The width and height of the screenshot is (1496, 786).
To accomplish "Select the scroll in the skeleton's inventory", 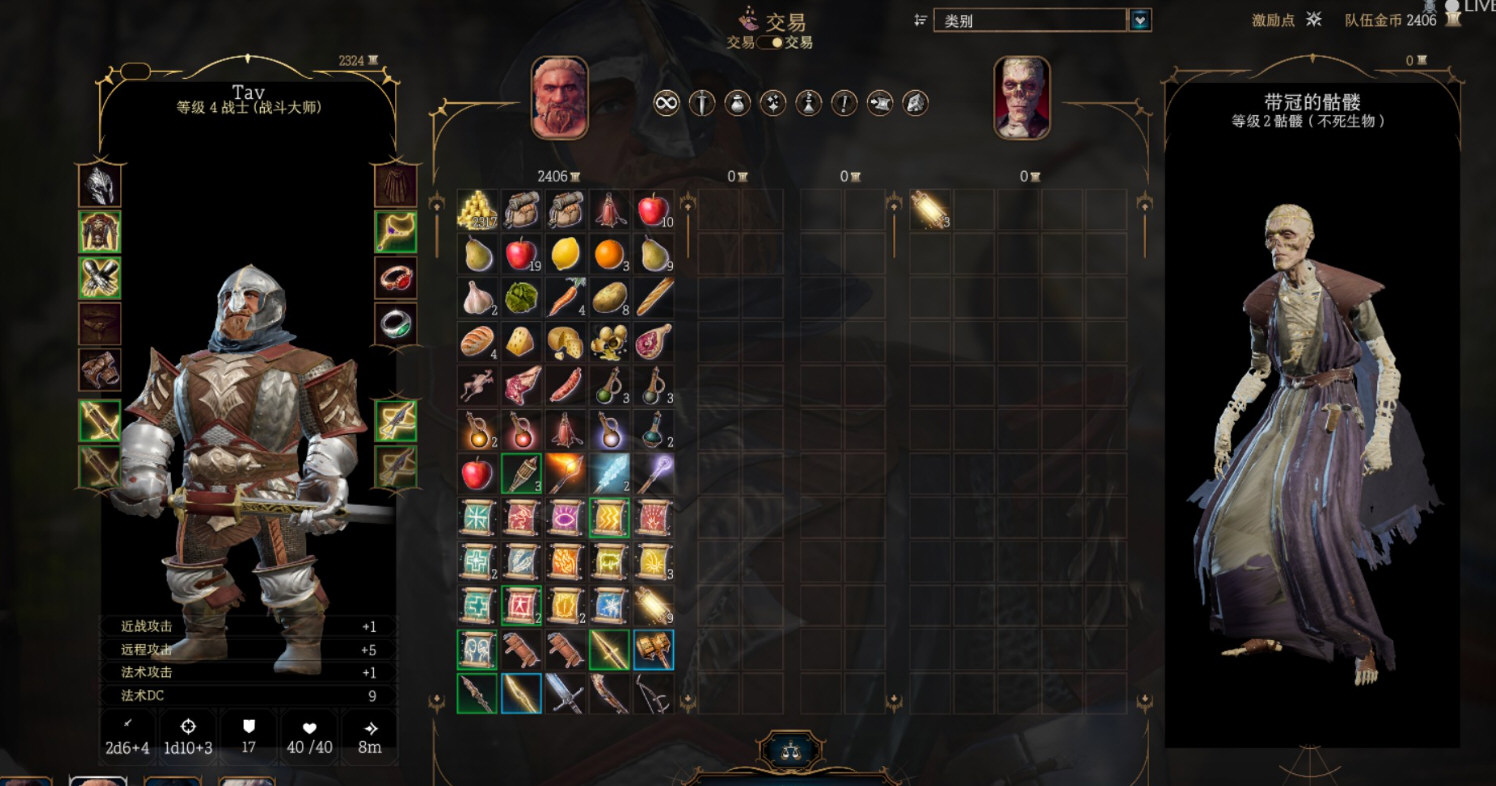I will (930, 210).
